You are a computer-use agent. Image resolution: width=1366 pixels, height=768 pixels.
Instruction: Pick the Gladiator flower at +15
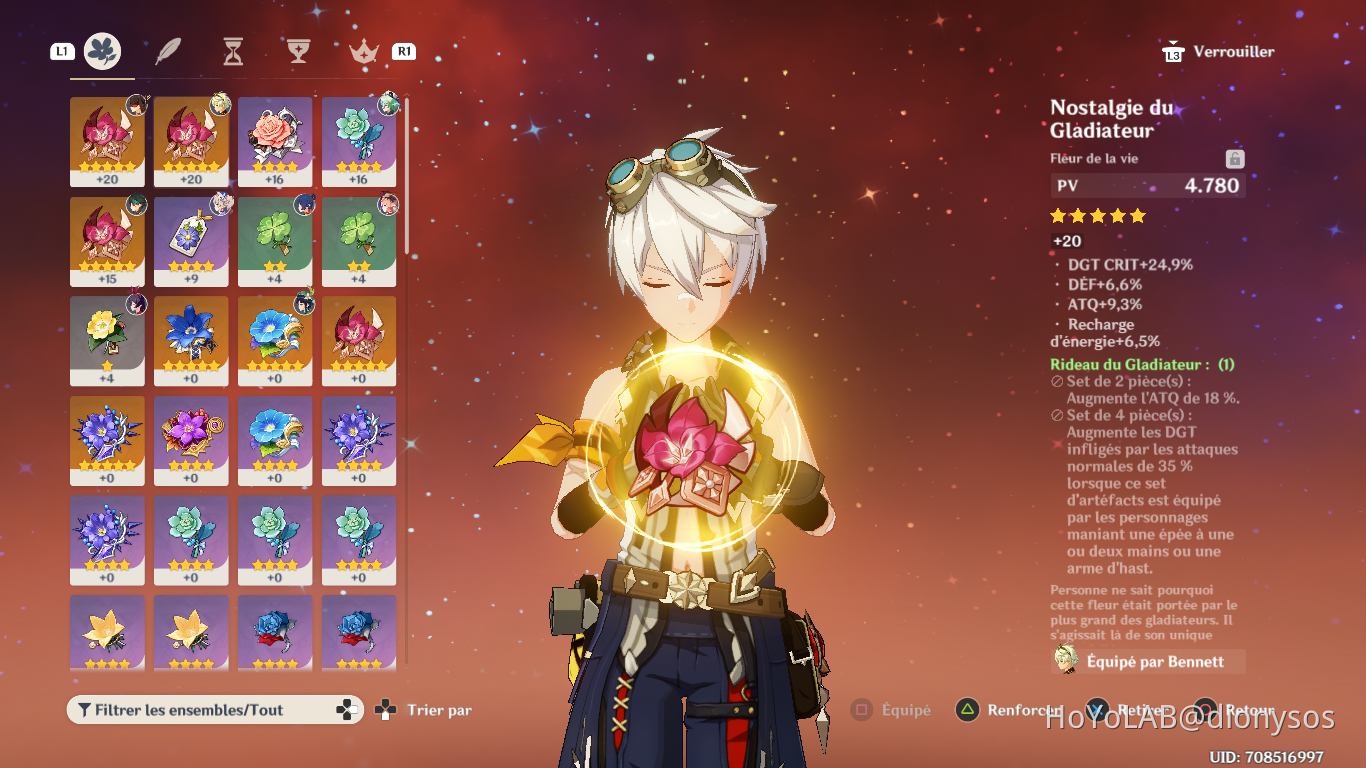tap(107, 241)
